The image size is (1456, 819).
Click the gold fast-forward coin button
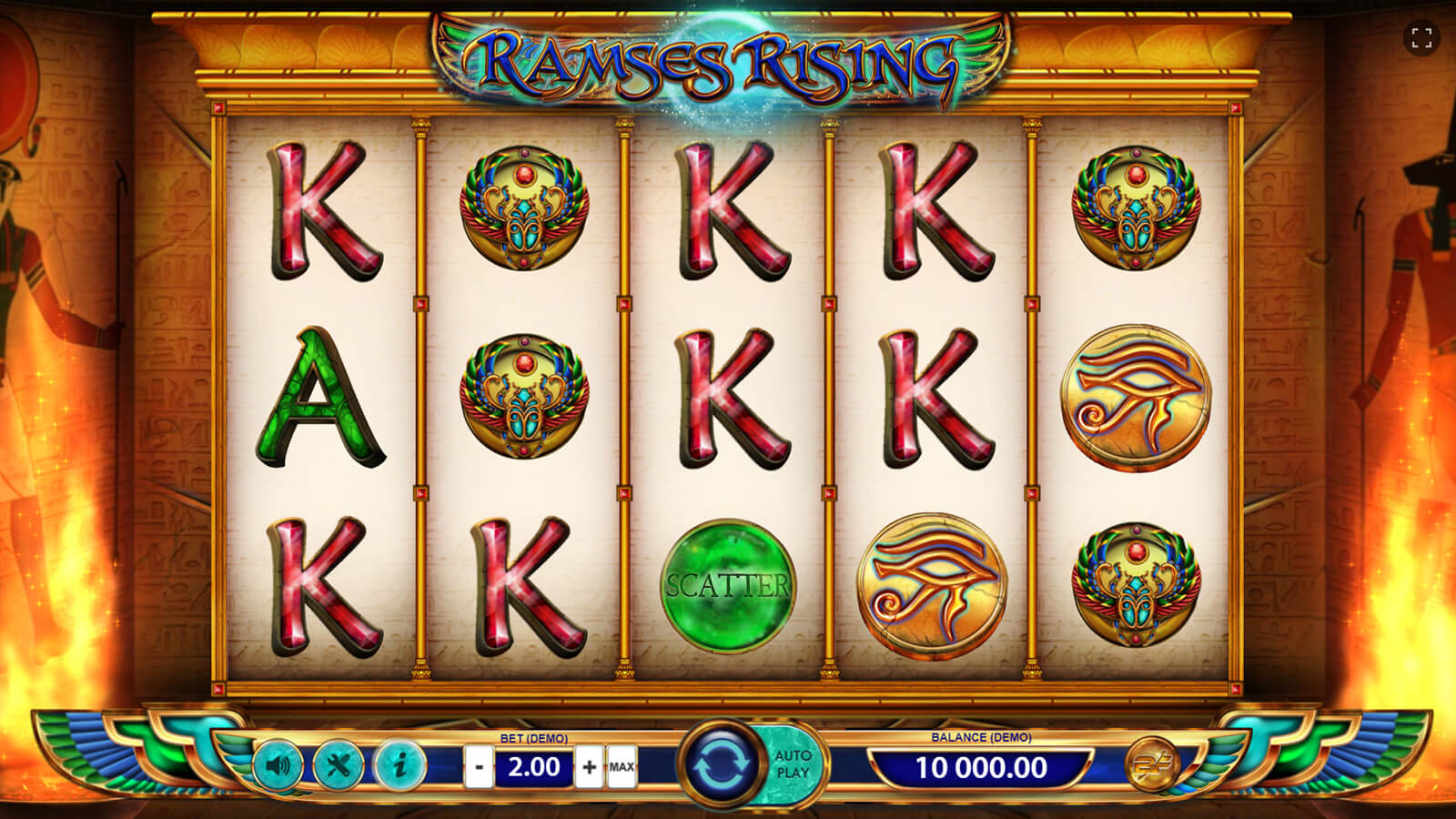pos(1153,763)
